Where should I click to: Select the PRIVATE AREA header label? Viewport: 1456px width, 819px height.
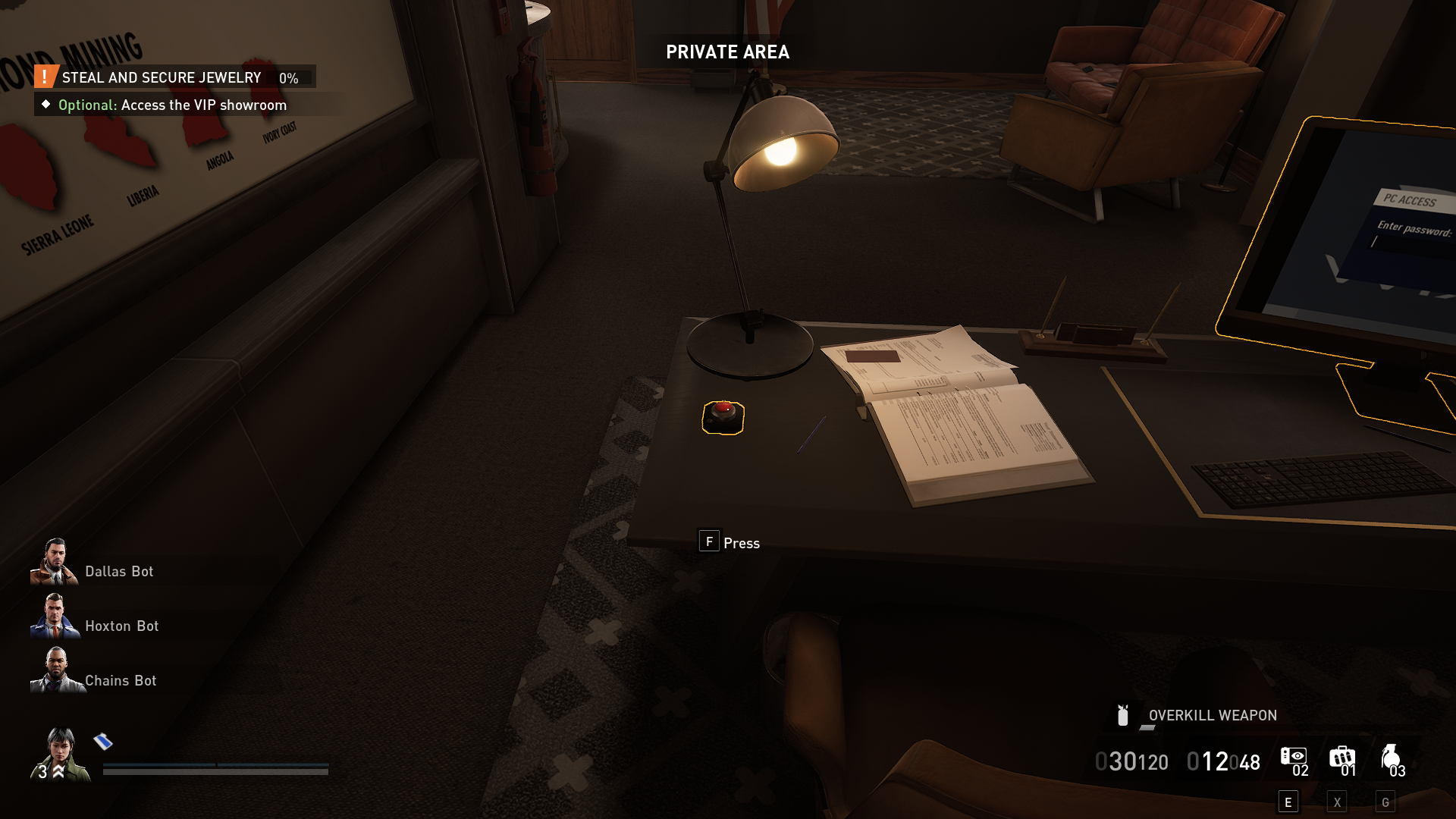727,52
